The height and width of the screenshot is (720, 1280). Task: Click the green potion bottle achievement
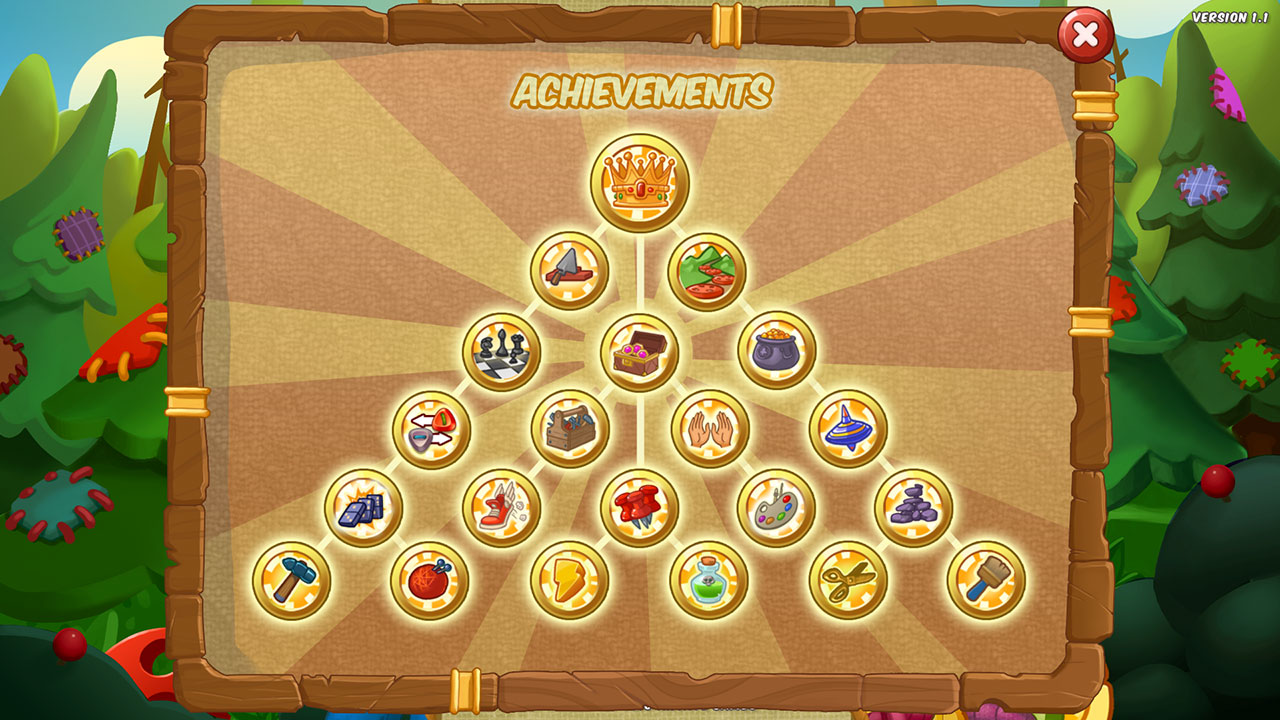(709, 580)
